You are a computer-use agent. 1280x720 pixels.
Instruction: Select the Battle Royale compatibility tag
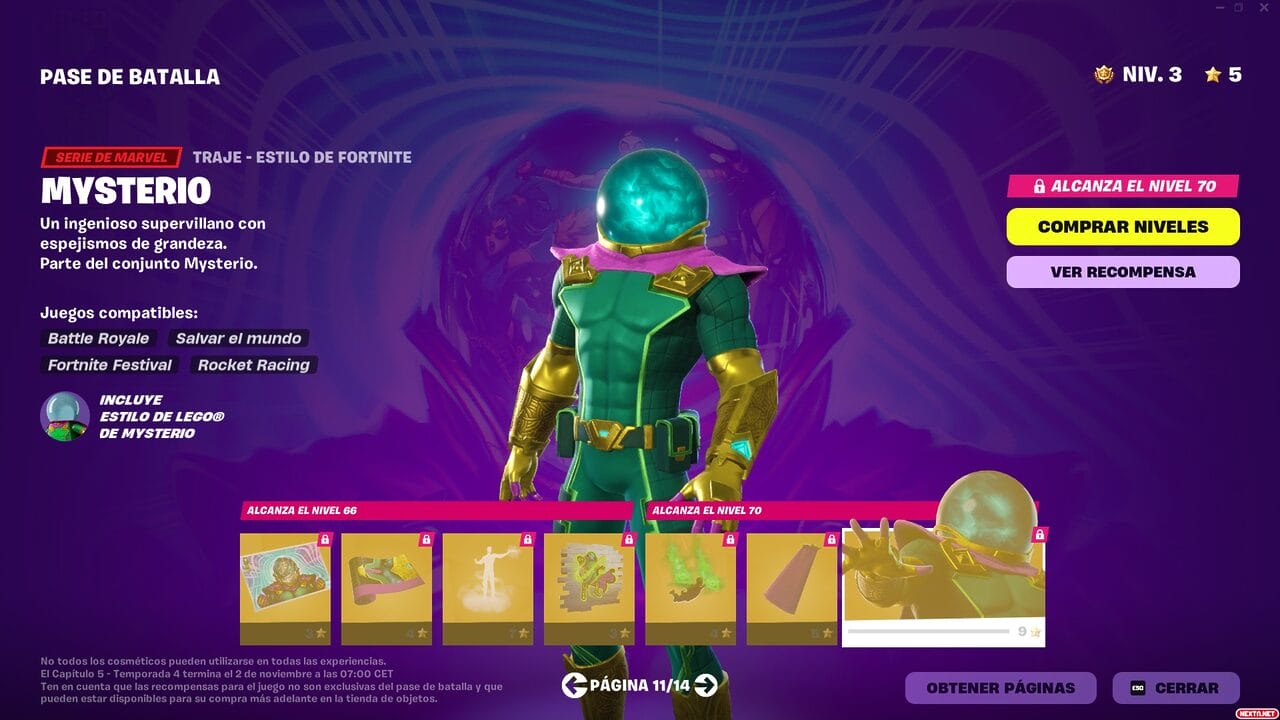96,339
